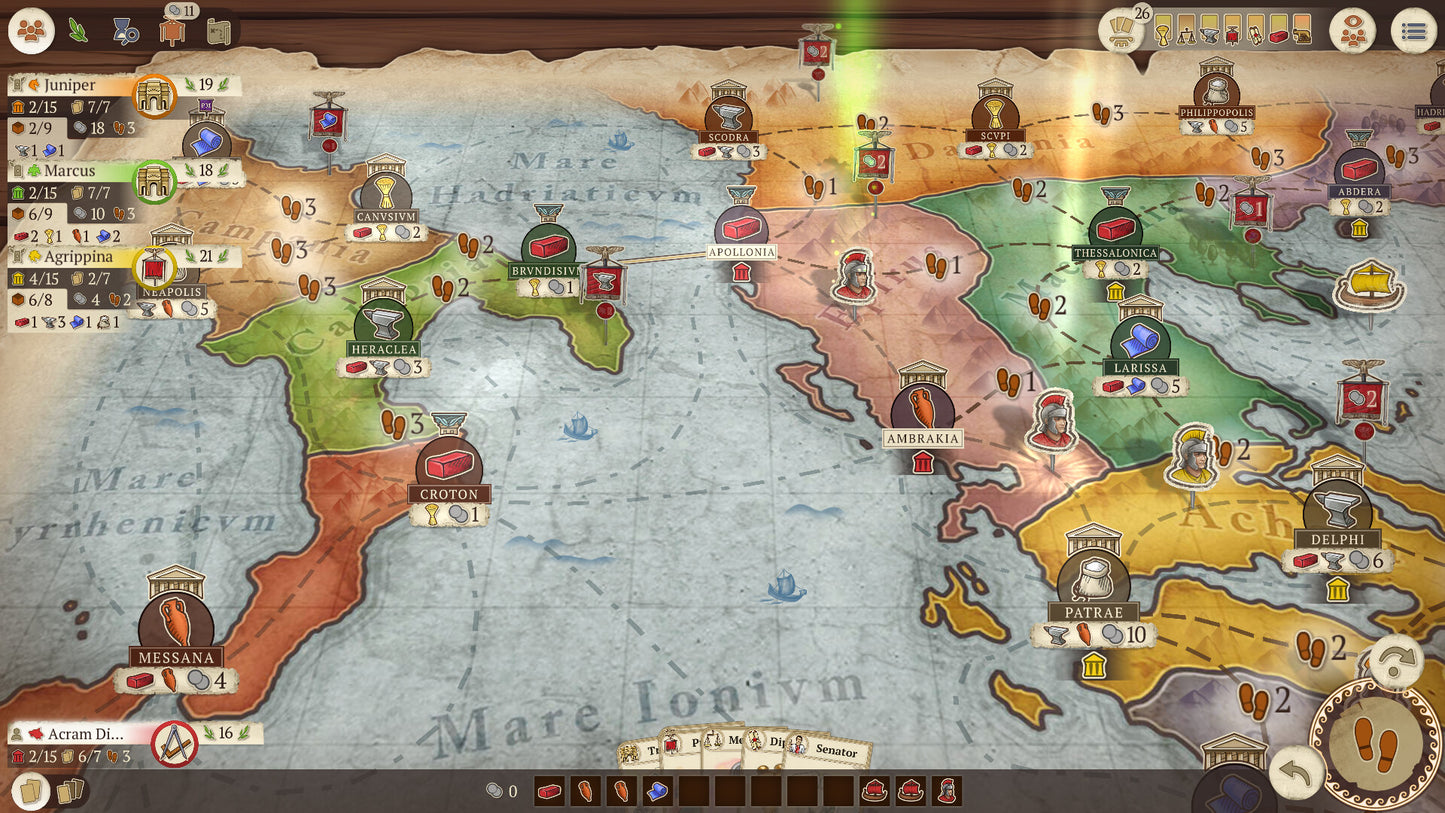This screenshot has width=1445, height=813.
Task: Toggle the spectator eye view
Action: click(x=1353, y=28)
